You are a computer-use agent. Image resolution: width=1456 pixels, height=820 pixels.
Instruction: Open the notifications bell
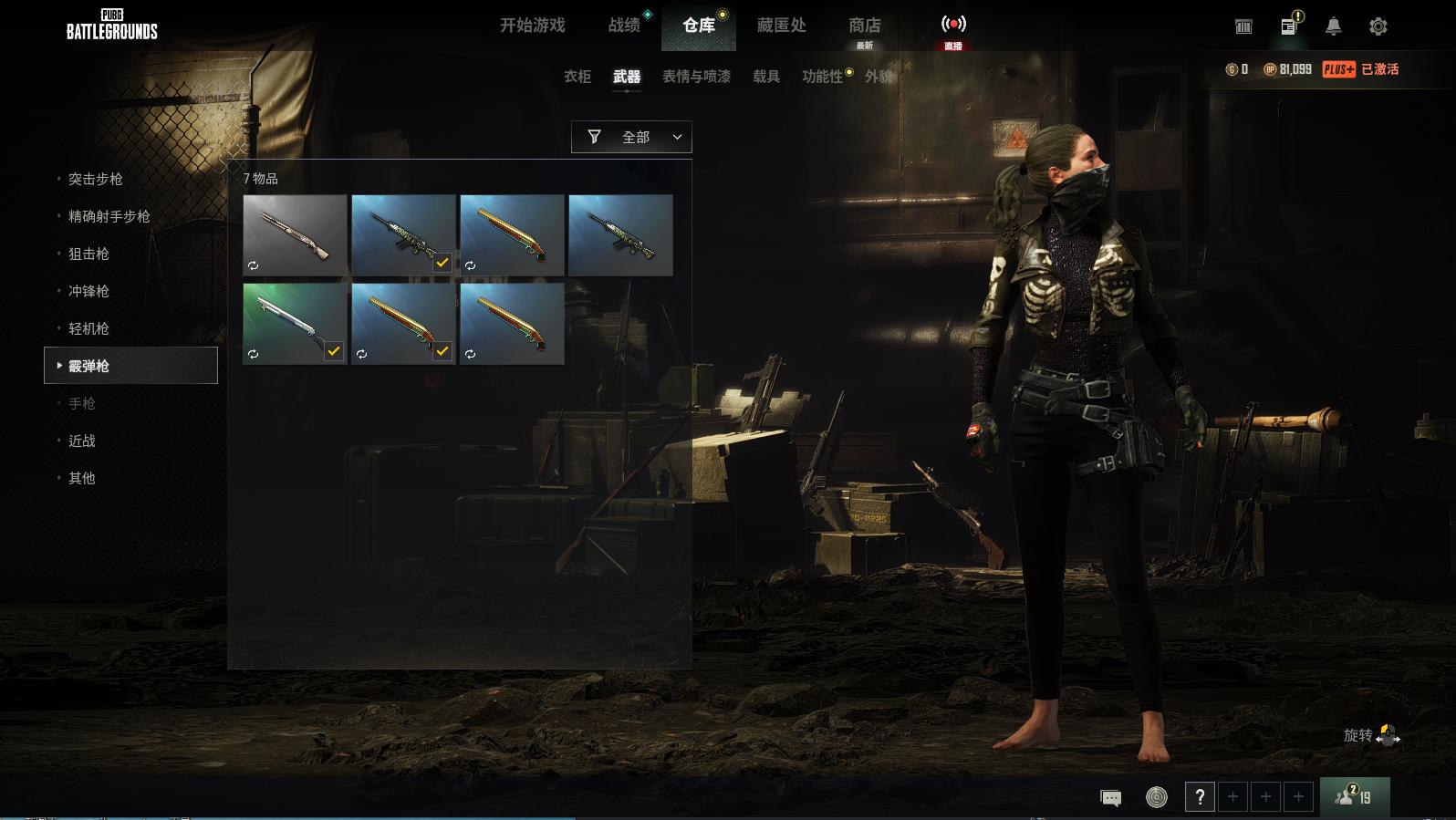(1333, 26)
